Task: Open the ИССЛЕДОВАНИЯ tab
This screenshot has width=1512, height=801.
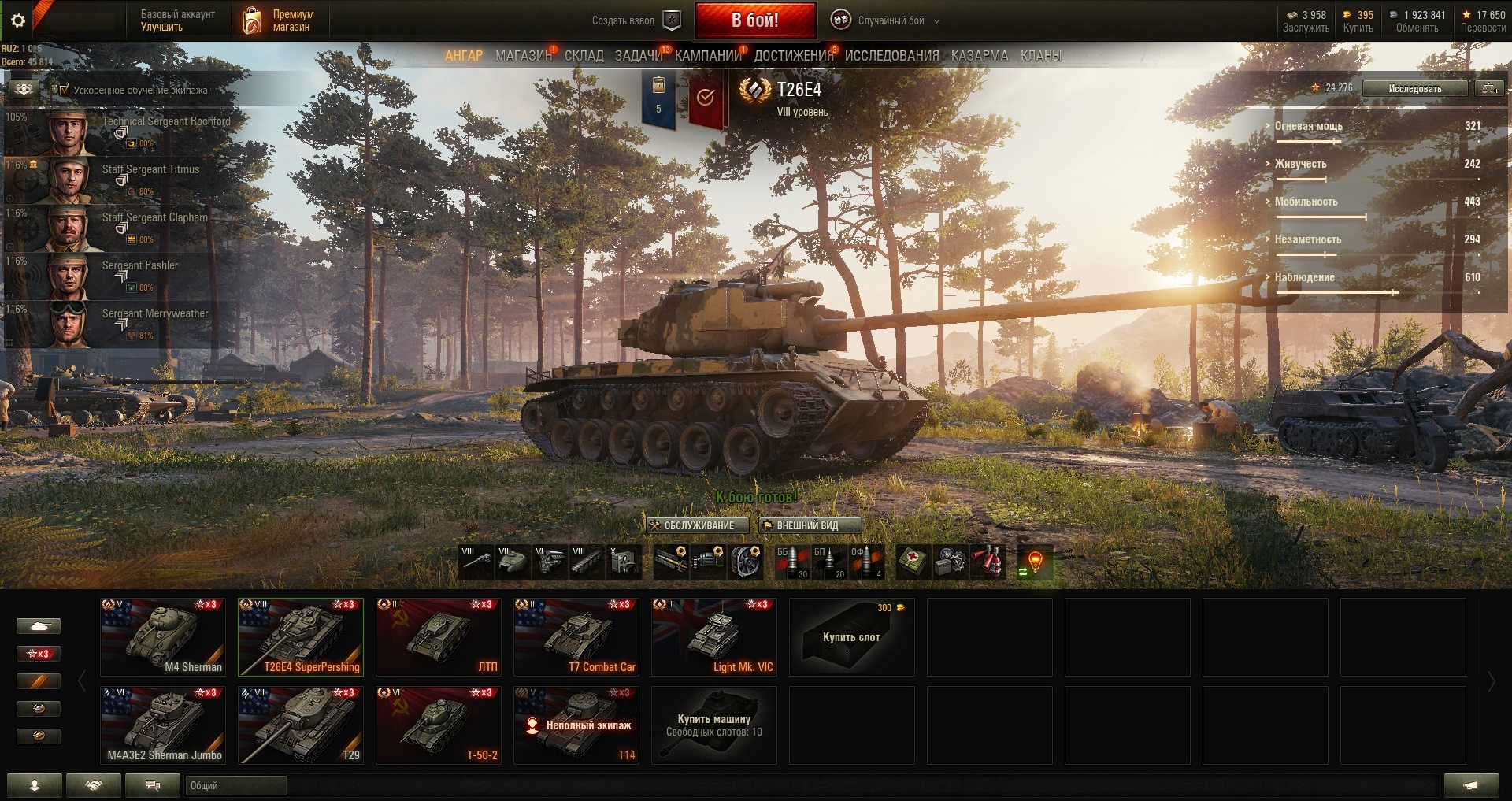Action: [892, 55]
